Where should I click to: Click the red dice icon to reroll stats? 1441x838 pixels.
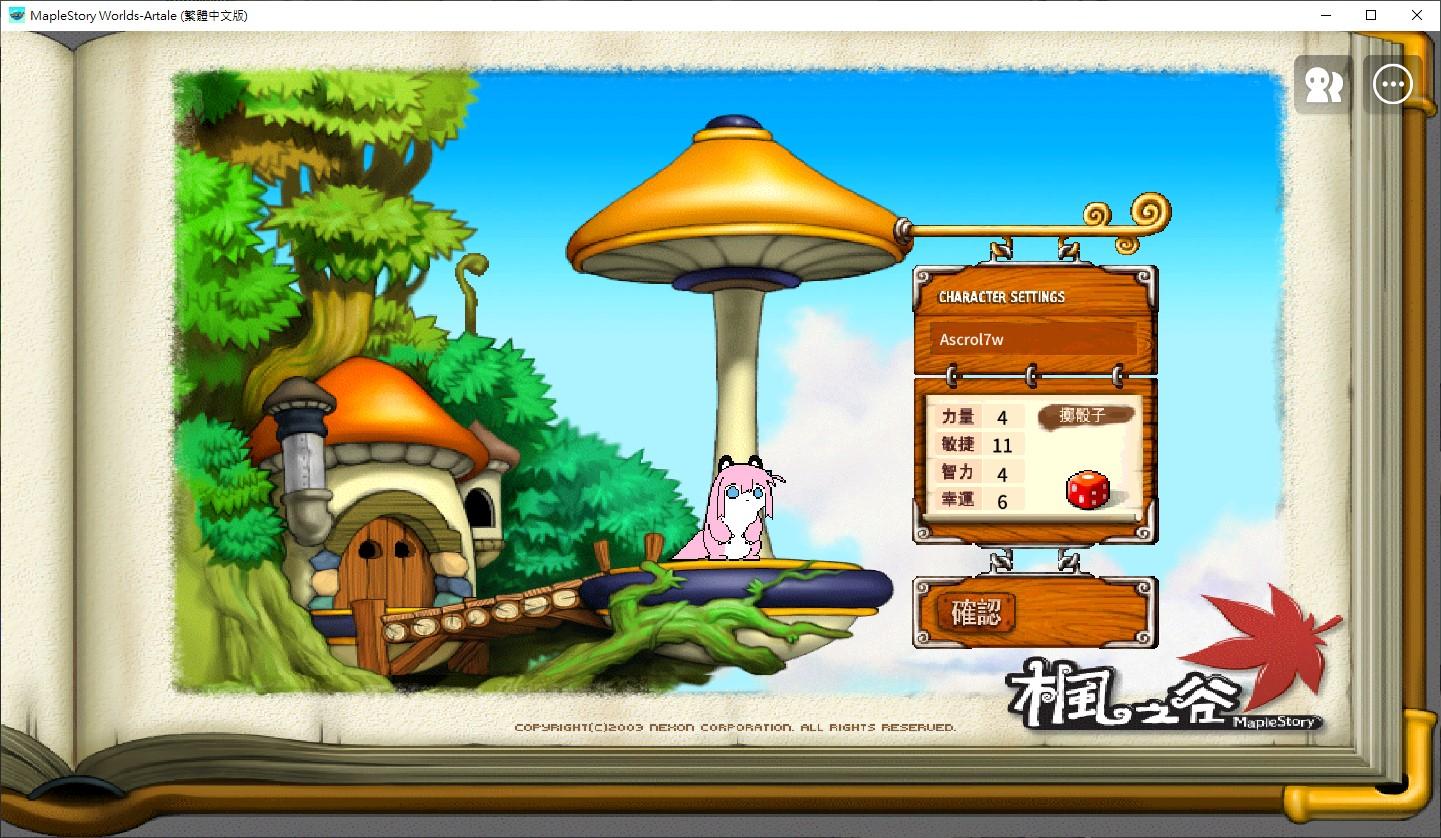[x=1088, y=488]
